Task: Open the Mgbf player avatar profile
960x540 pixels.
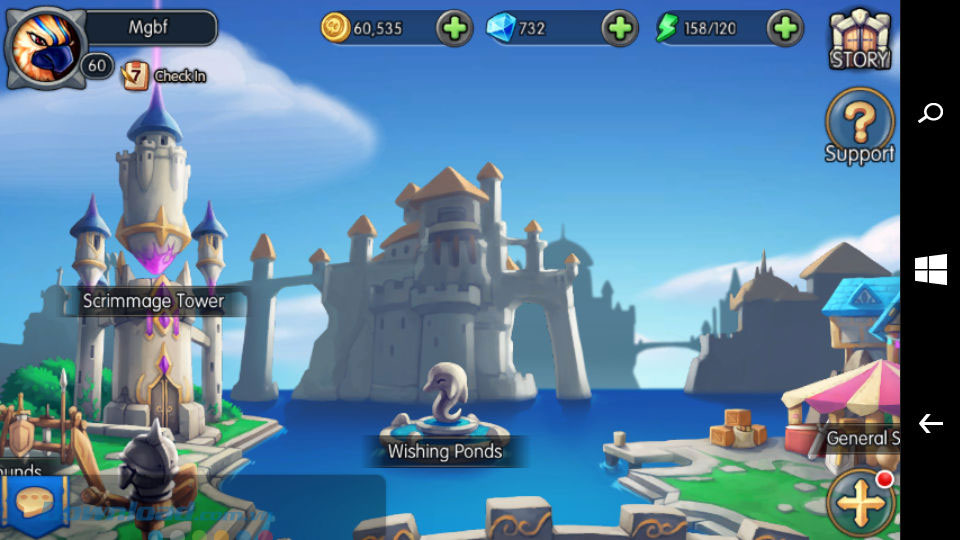Action: point(44,46)
